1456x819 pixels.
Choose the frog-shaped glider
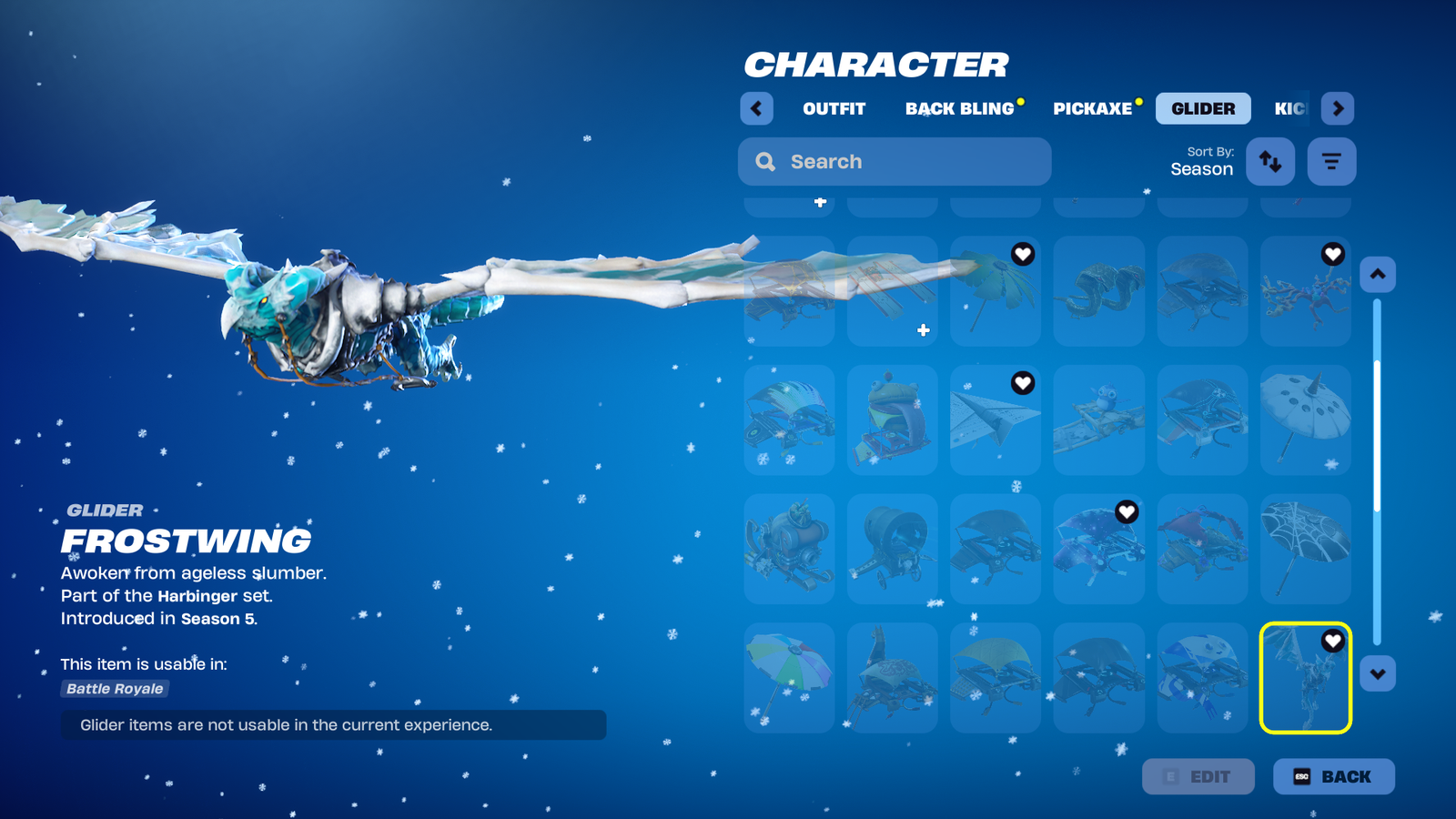click(892, 420)
